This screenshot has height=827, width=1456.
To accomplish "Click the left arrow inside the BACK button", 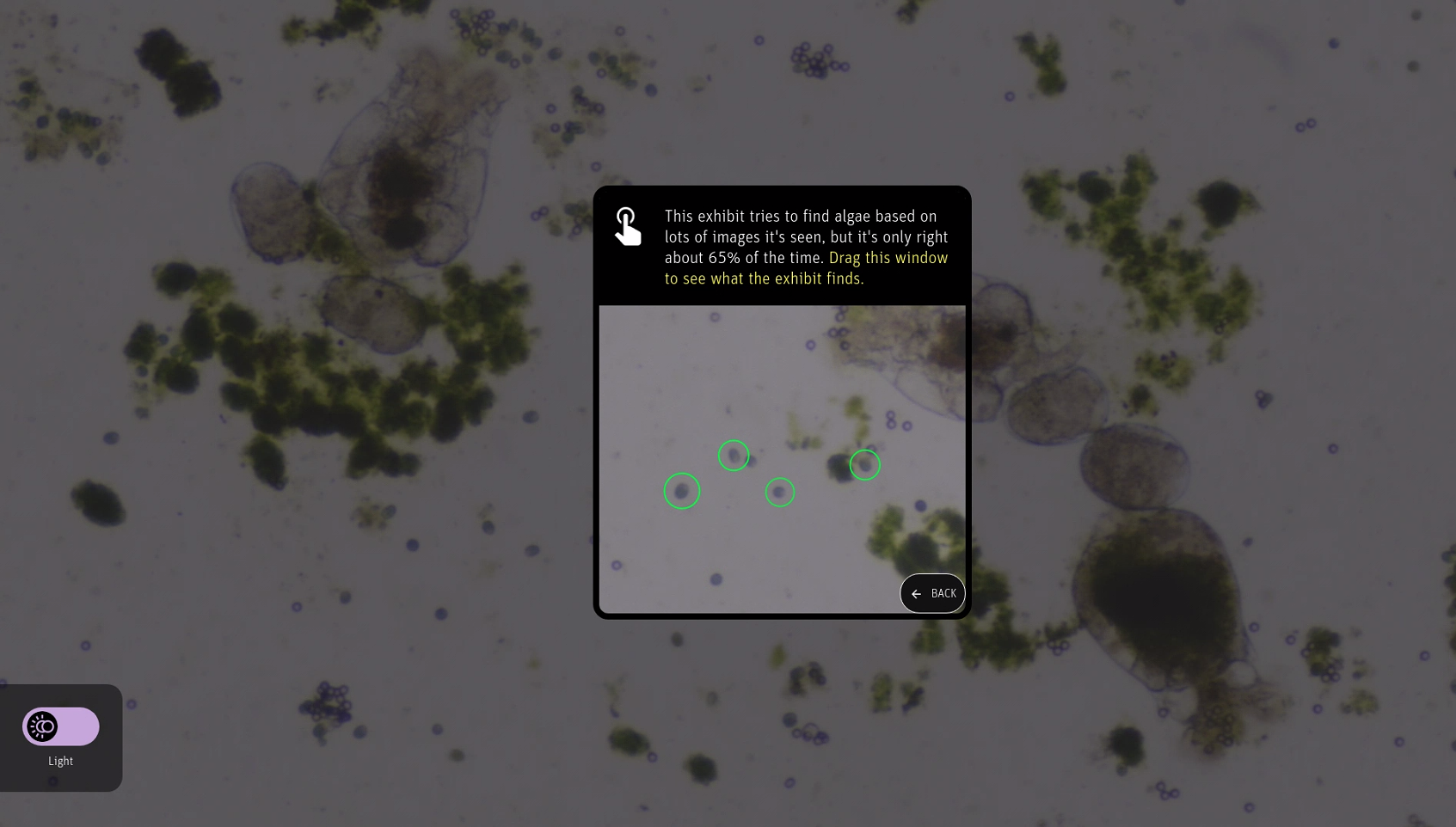I will (x=915, y=593).
